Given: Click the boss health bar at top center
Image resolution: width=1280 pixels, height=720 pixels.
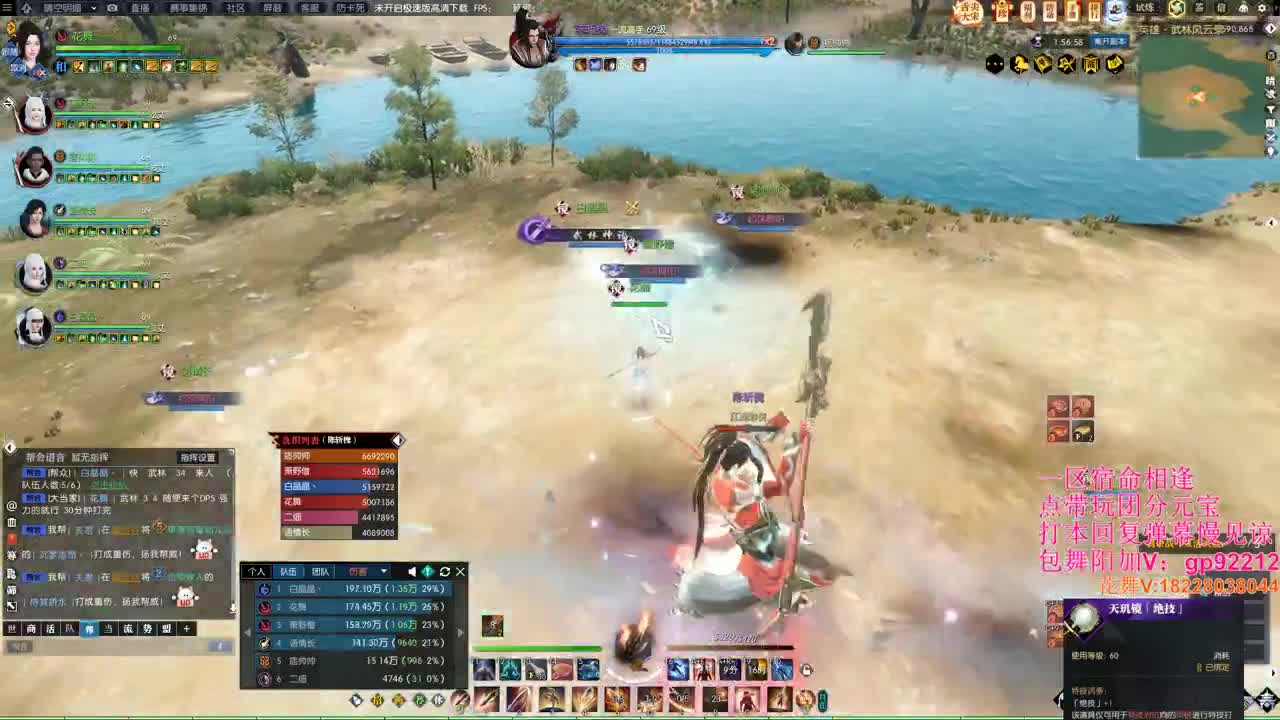Looking at the screenshot, I should pyautogui.click(x=665, y=43).
